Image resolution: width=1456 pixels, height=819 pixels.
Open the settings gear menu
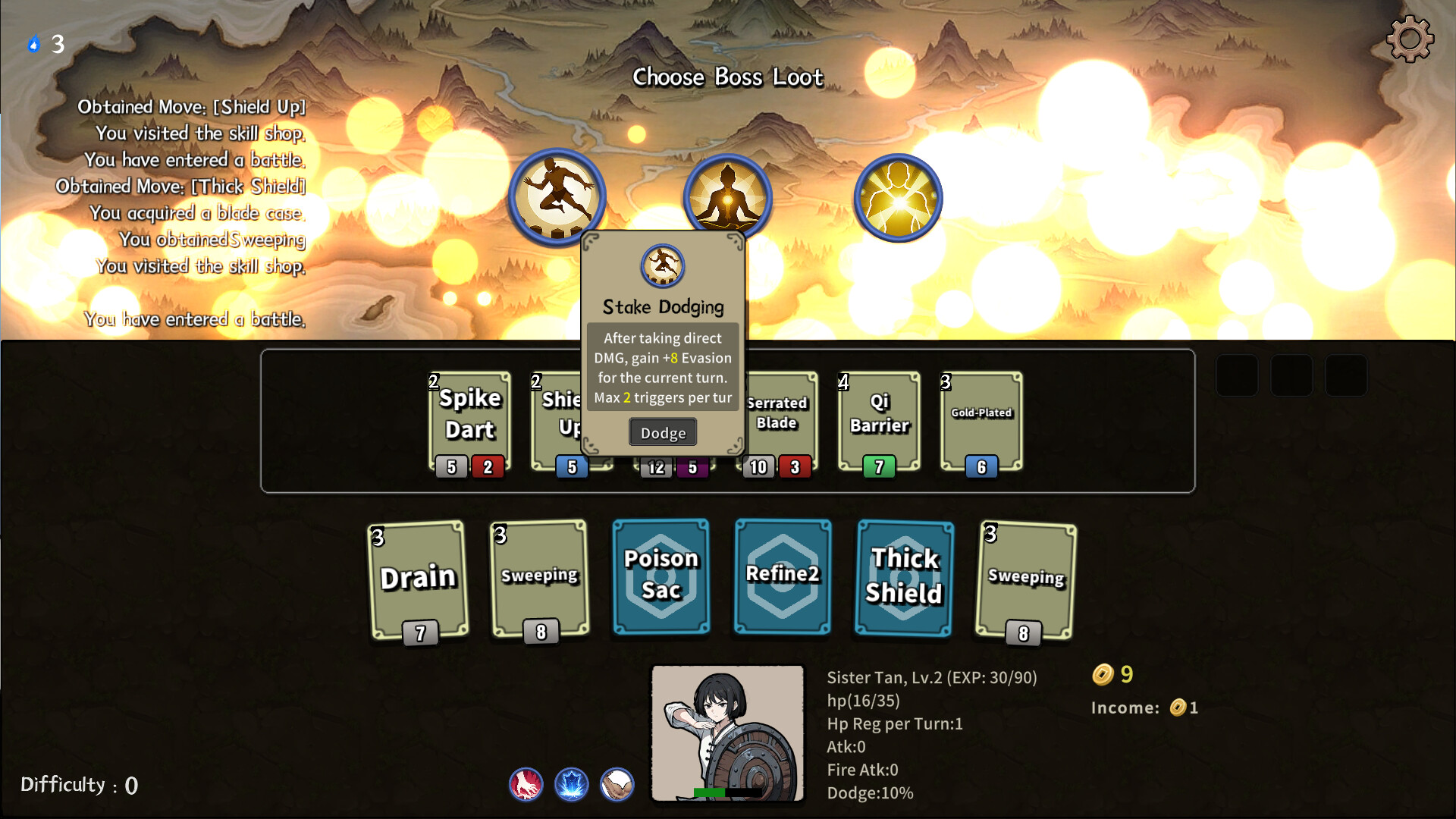pos(1410,39)
